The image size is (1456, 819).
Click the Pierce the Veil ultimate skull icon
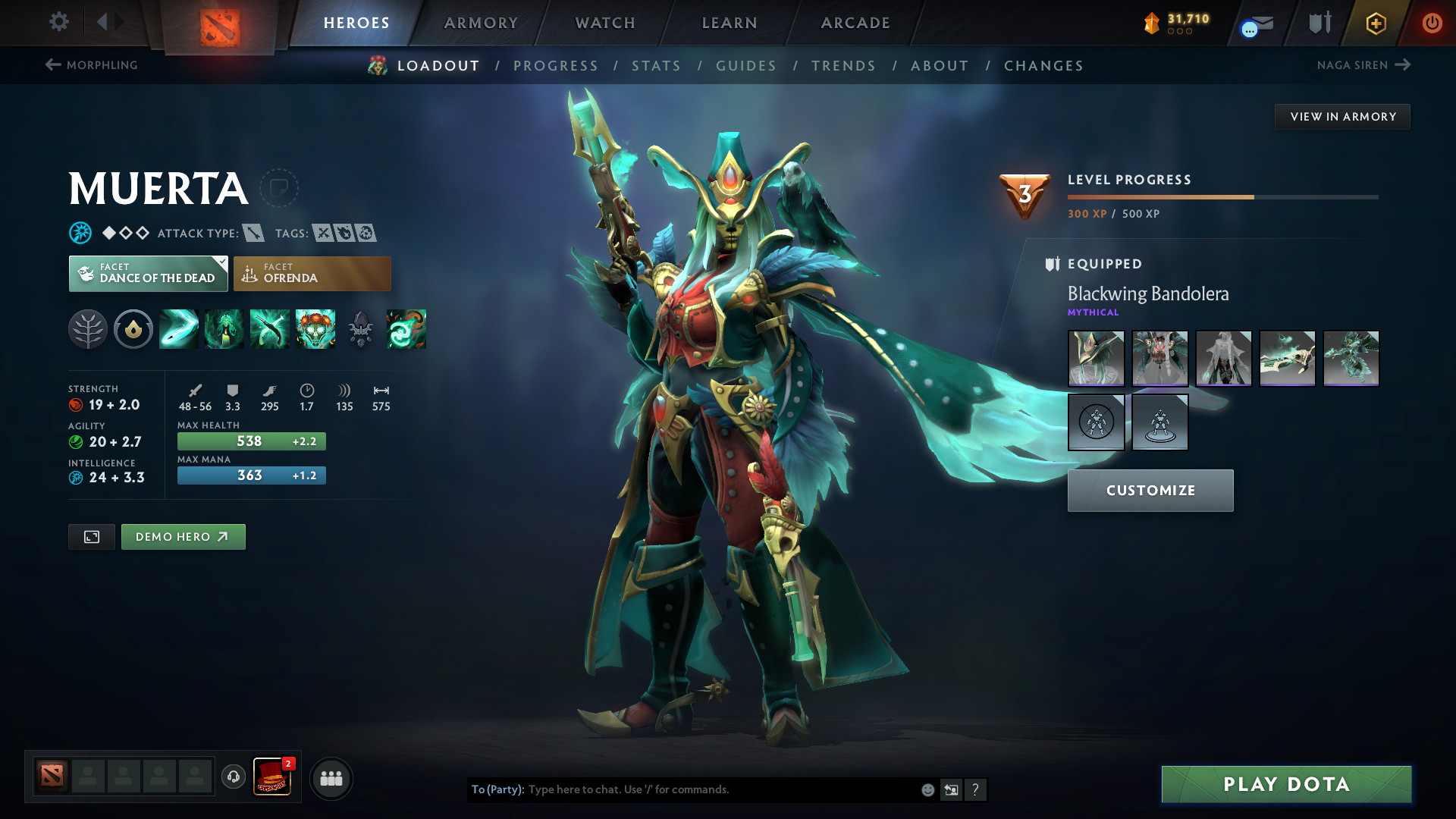click(315, 329)
